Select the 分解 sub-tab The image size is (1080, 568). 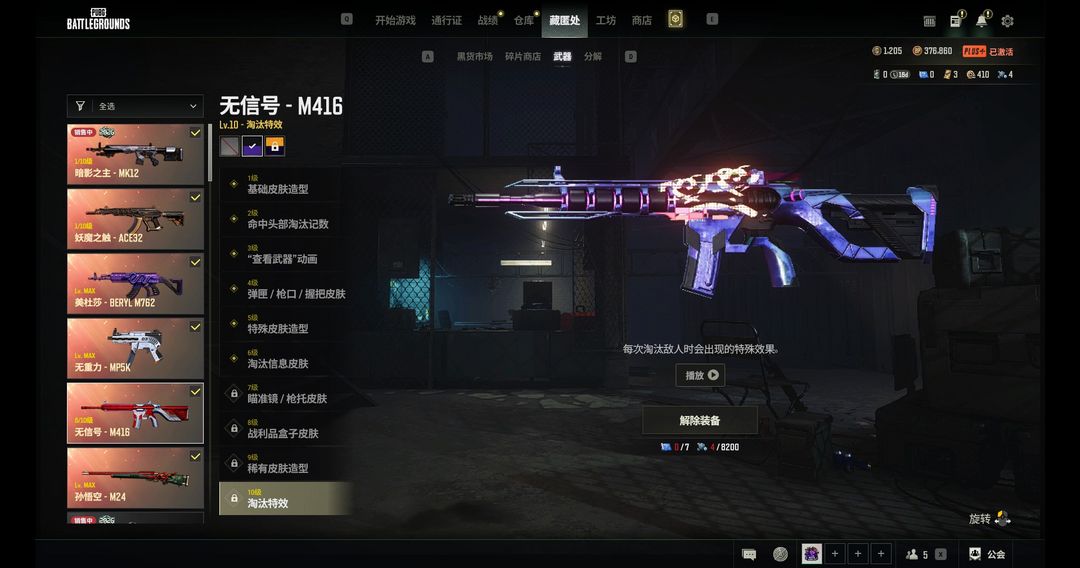click(x=593, y=57)
